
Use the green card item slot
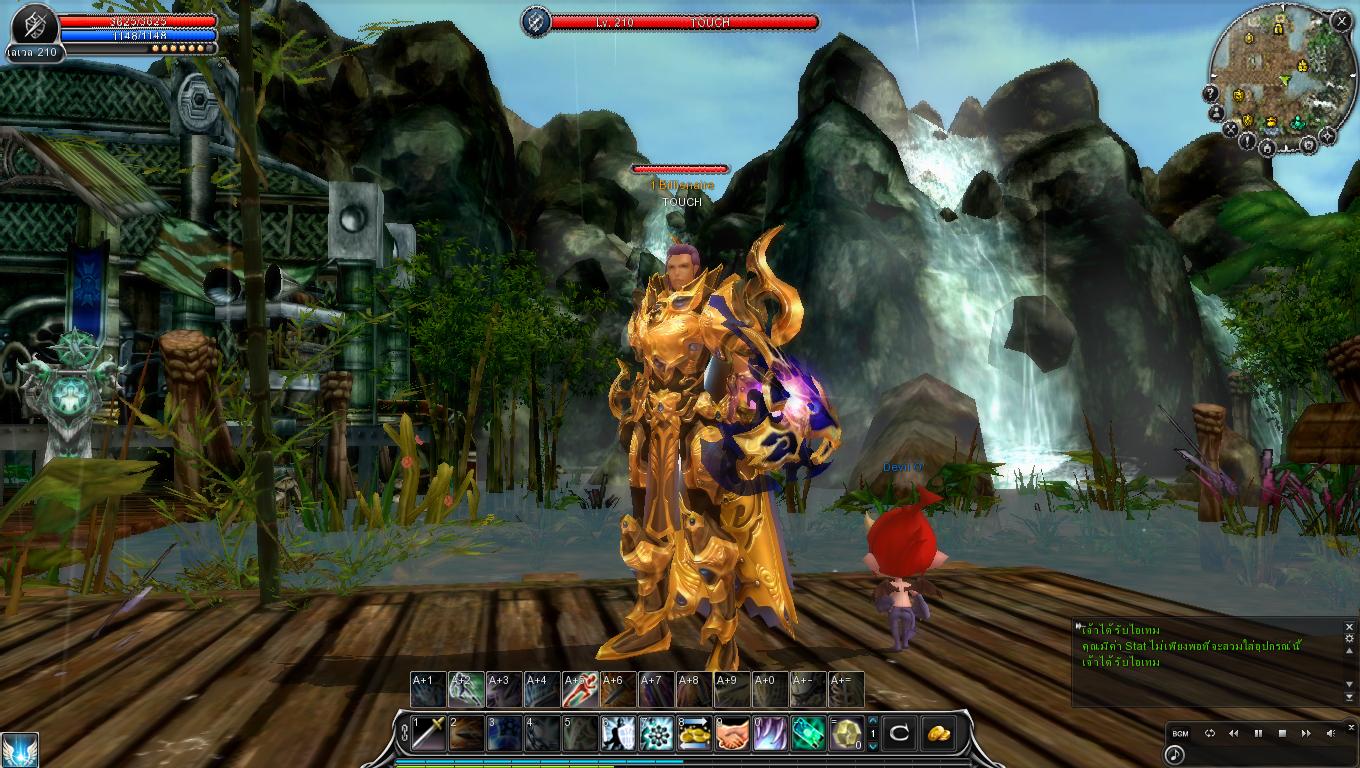pyautogui.click(x=808, y=734)
